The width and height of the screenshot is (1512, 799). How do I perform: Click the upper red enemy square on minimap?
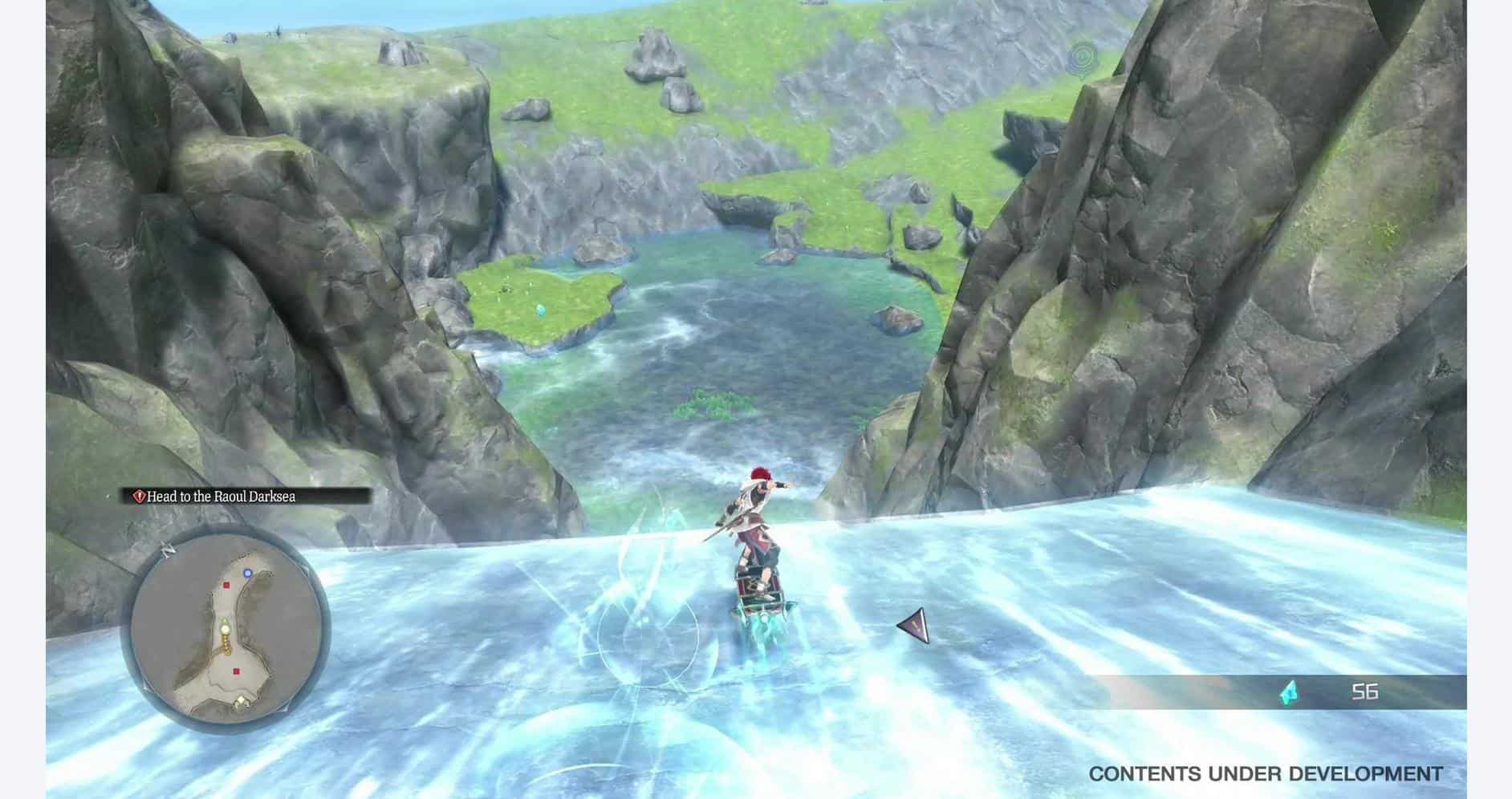click(226, 585)
